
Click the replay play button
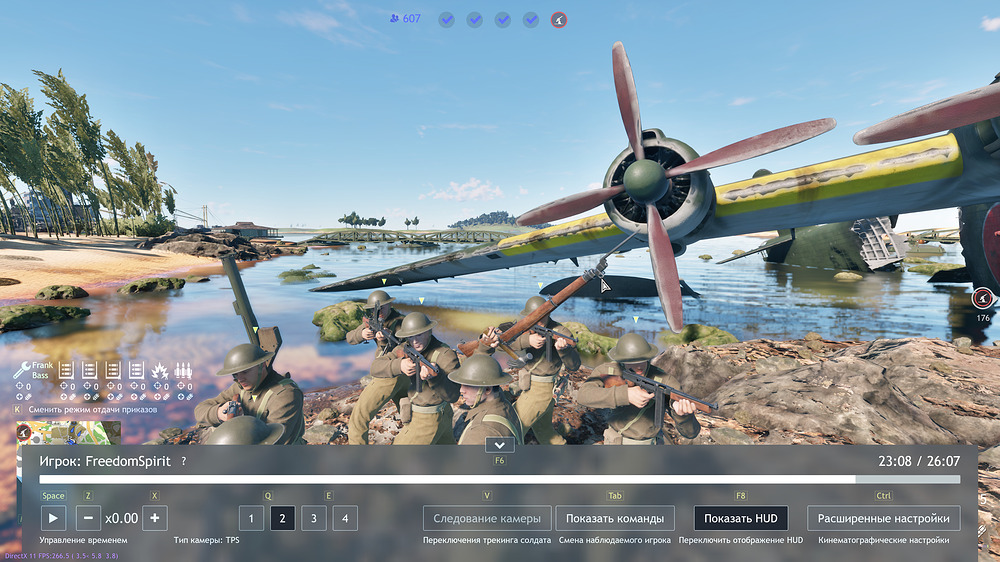point(53,518)
